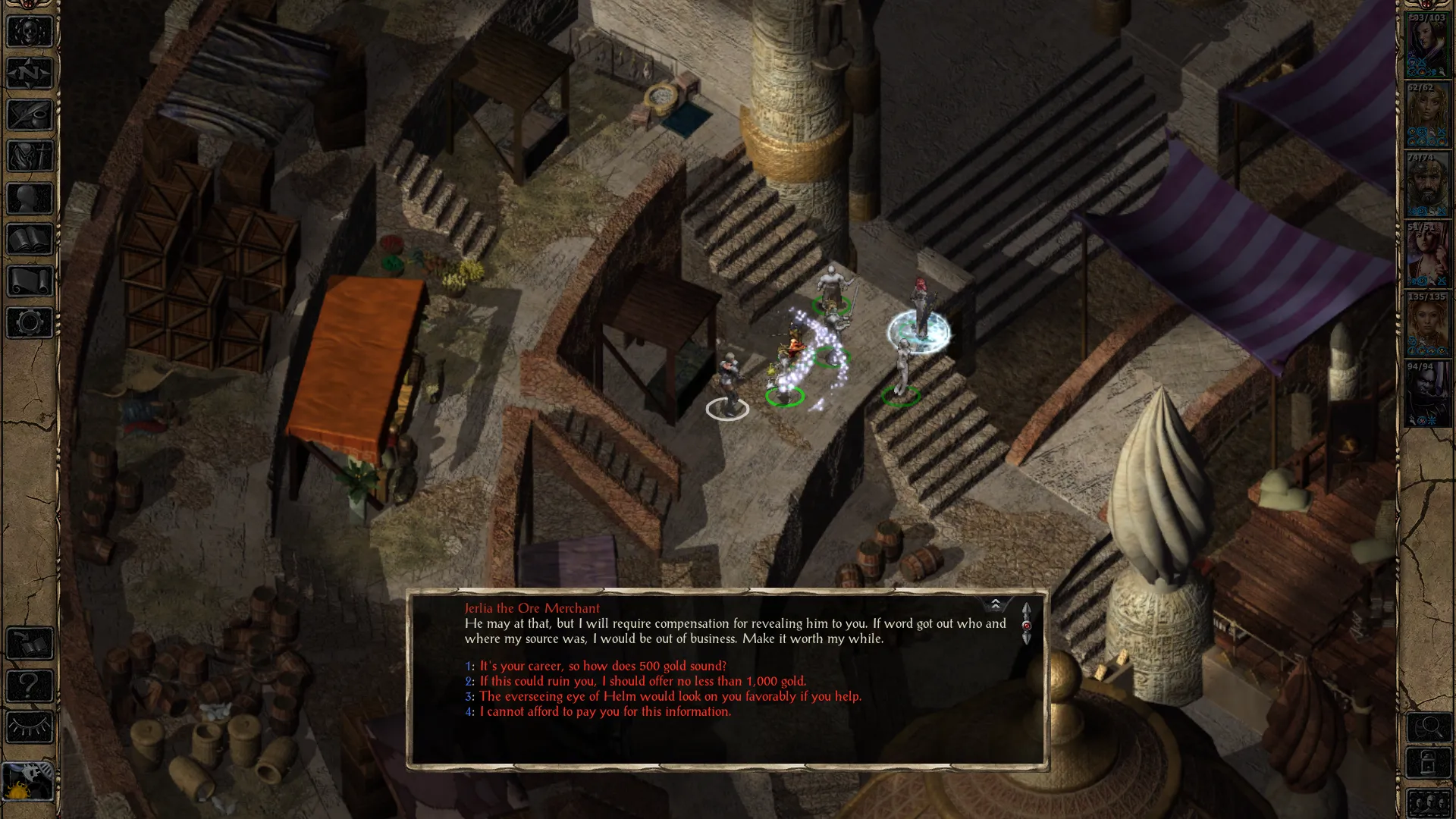Open the area map with the compass icon
1456x819 pixels.
30,74
